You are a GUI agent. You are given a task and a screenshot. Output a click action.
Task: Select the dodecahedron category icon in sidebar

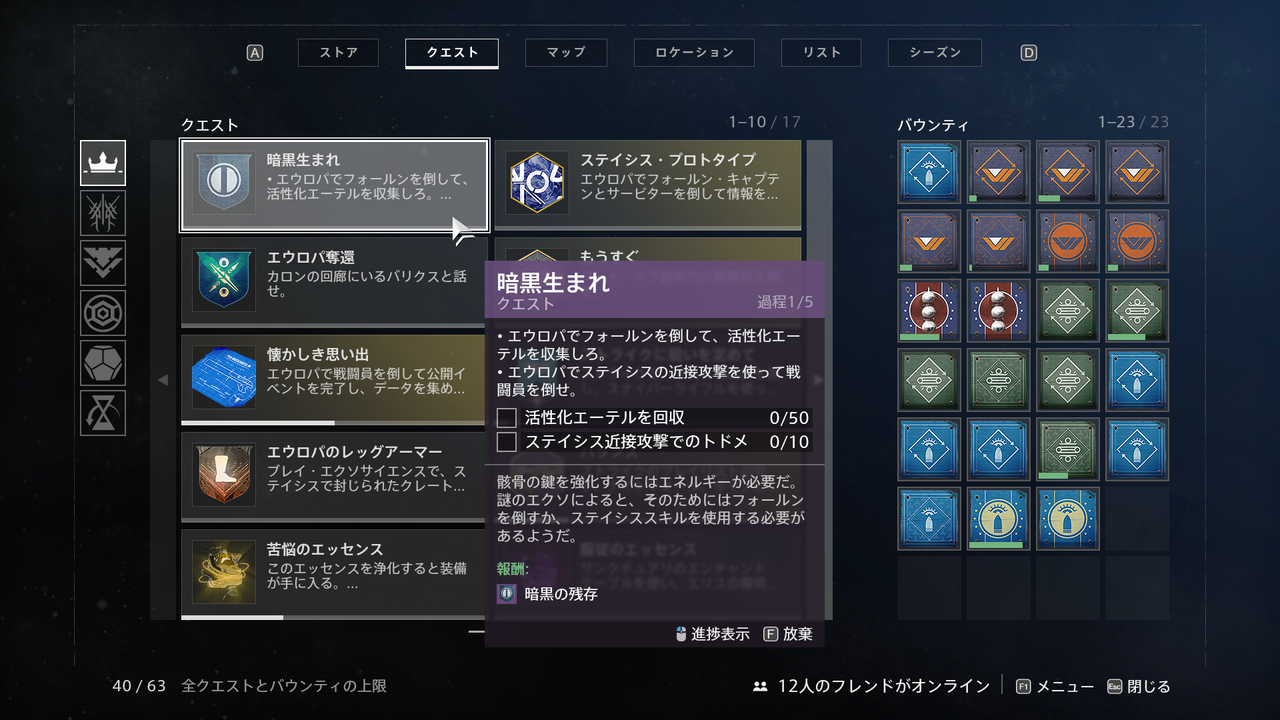coord(102,363)
